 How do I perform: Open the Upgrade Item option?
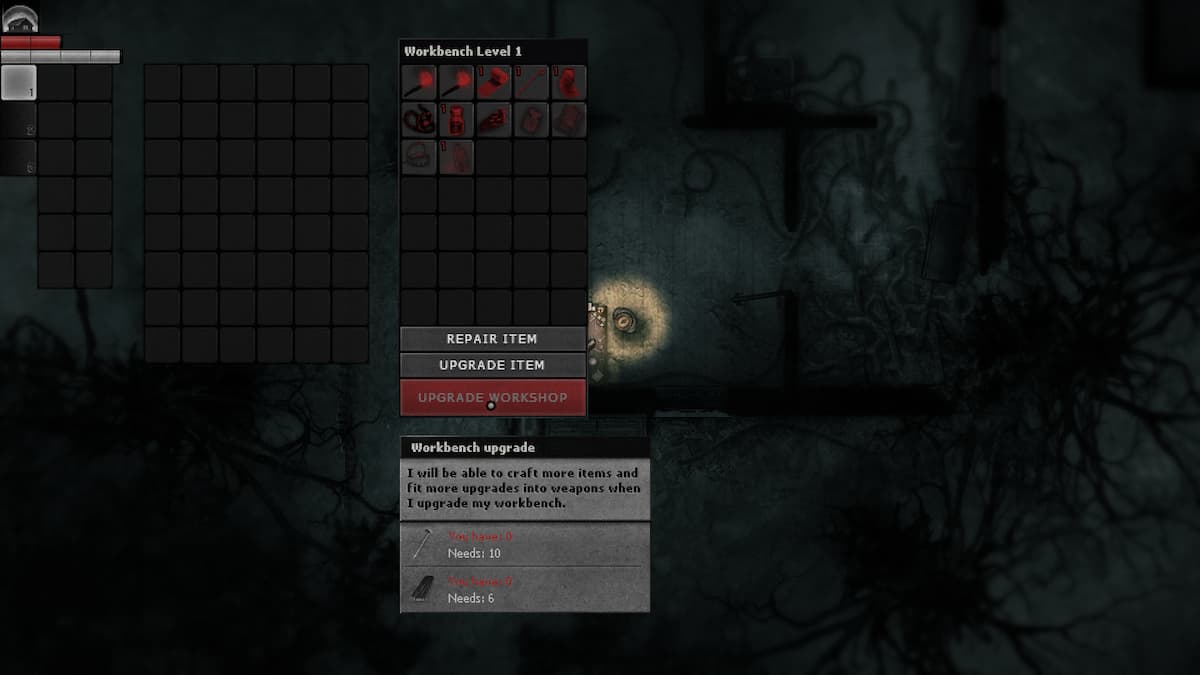point(492,365)
